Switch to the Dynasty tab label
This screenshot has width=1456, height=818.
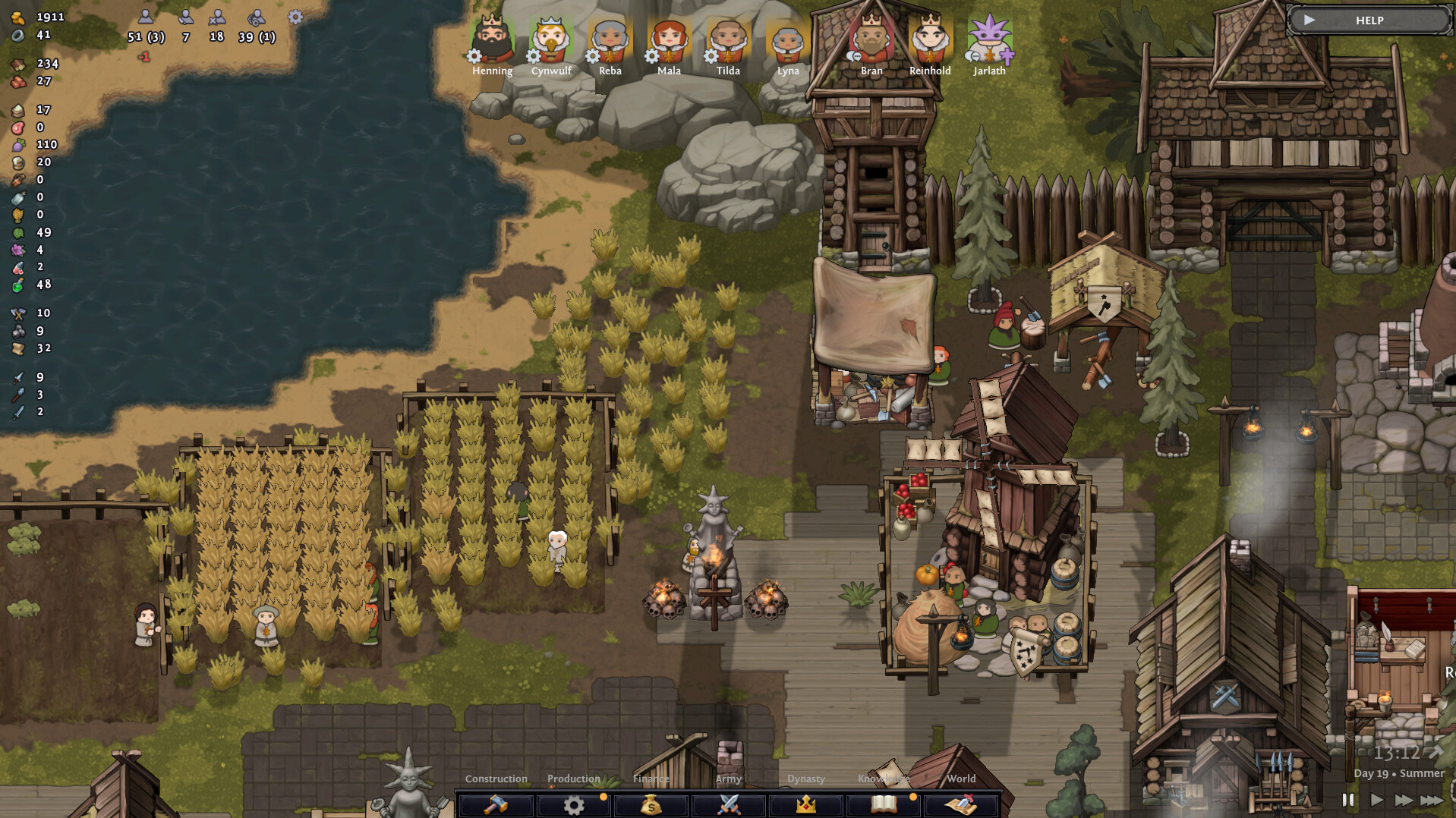point(806,779)
